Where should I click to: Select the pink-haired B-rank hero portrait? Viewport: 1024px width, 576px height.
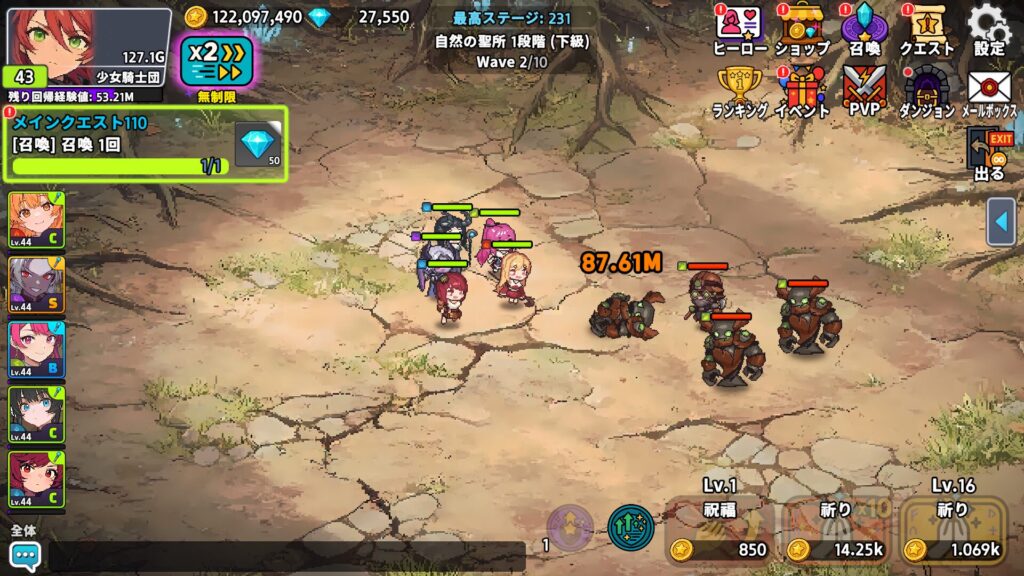(36, 349)
